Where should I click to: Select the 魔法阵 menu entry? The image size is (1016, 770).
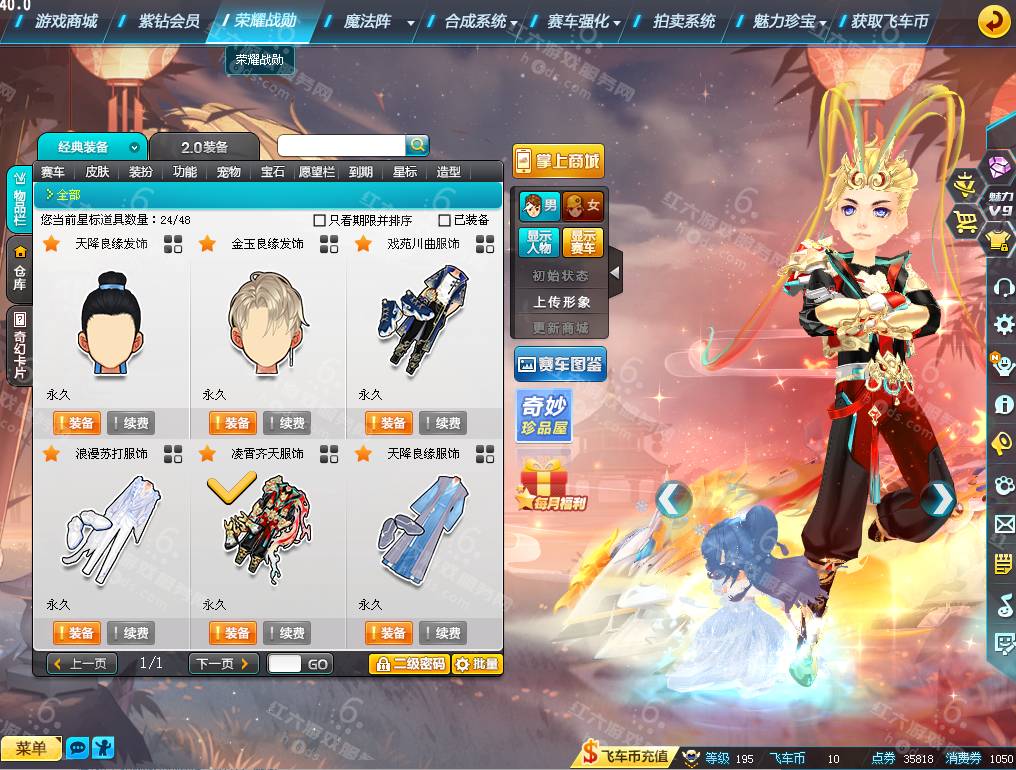tap(367, 21)
